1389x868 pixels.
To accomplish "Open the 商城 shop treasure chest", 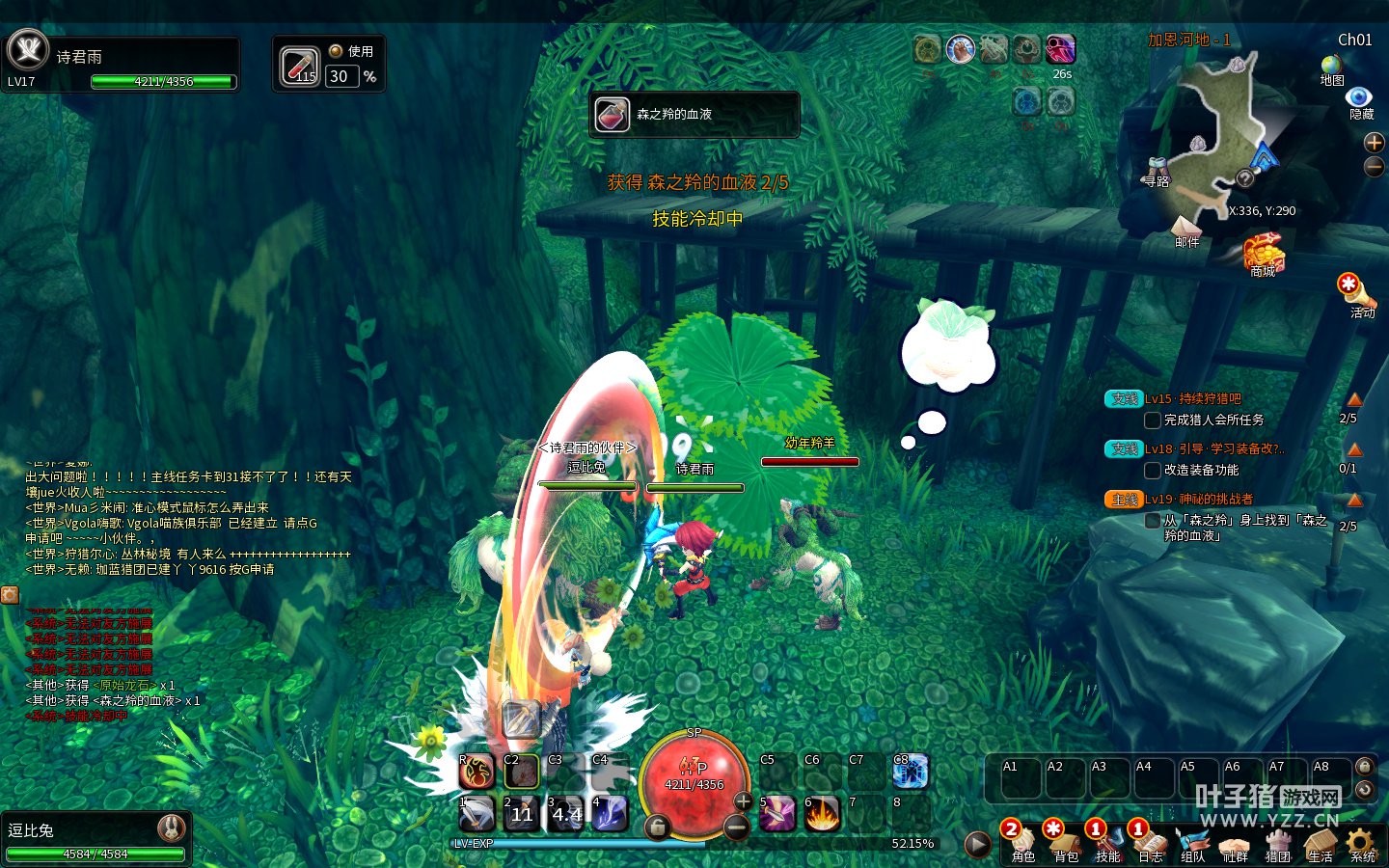I will pyautogui.click(x=1263, y=255).
